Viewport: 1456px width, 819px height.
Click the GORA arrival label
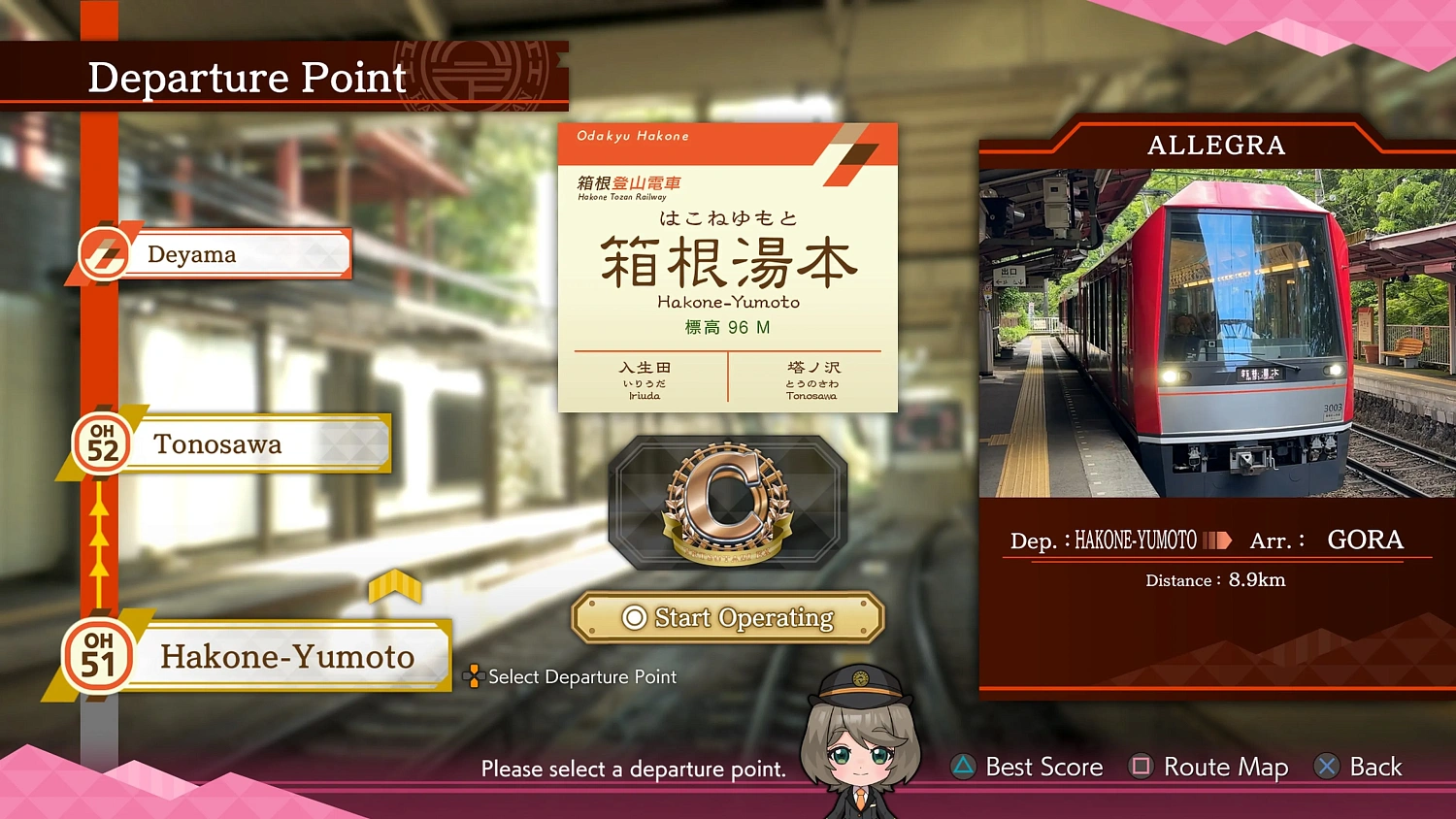click(1365, 540)
